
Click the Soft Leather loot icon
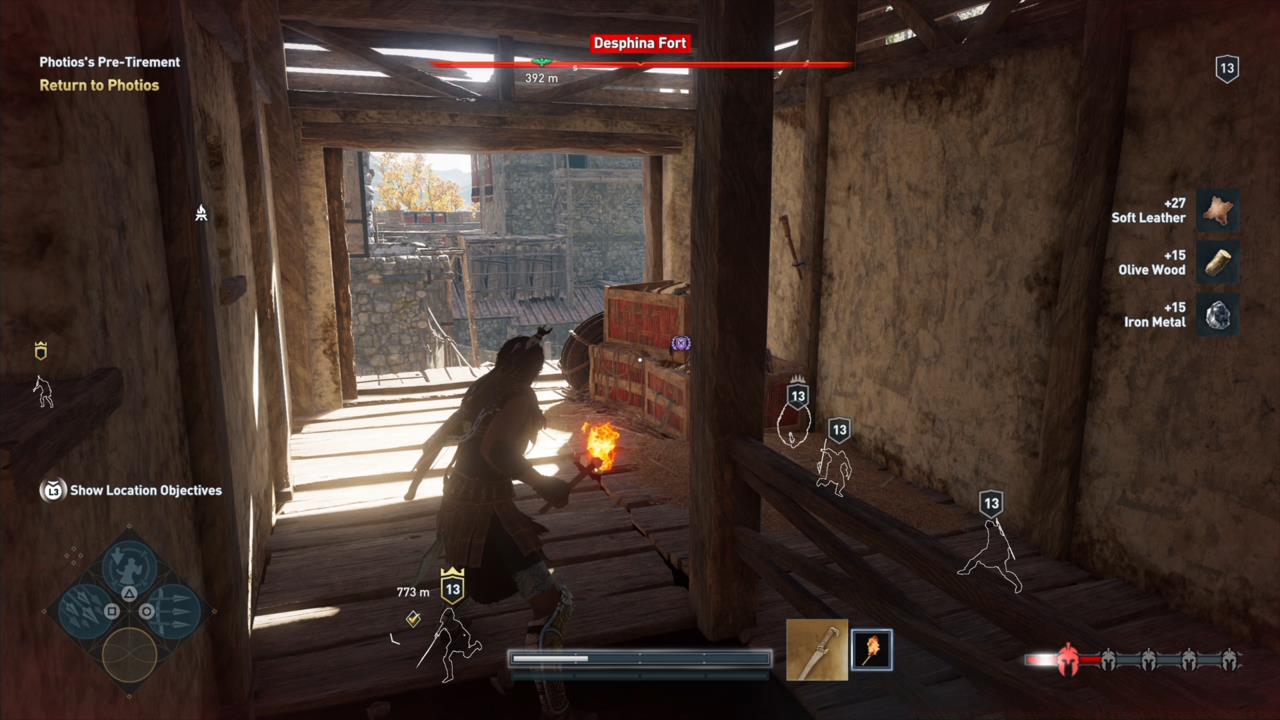(1218, 210)
